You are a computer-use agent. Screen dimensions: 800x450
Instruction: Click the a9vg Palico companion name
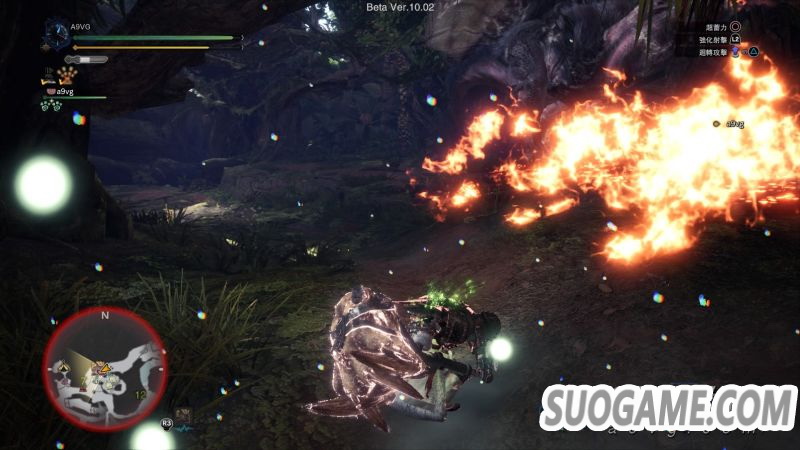(x=65, y=91)
